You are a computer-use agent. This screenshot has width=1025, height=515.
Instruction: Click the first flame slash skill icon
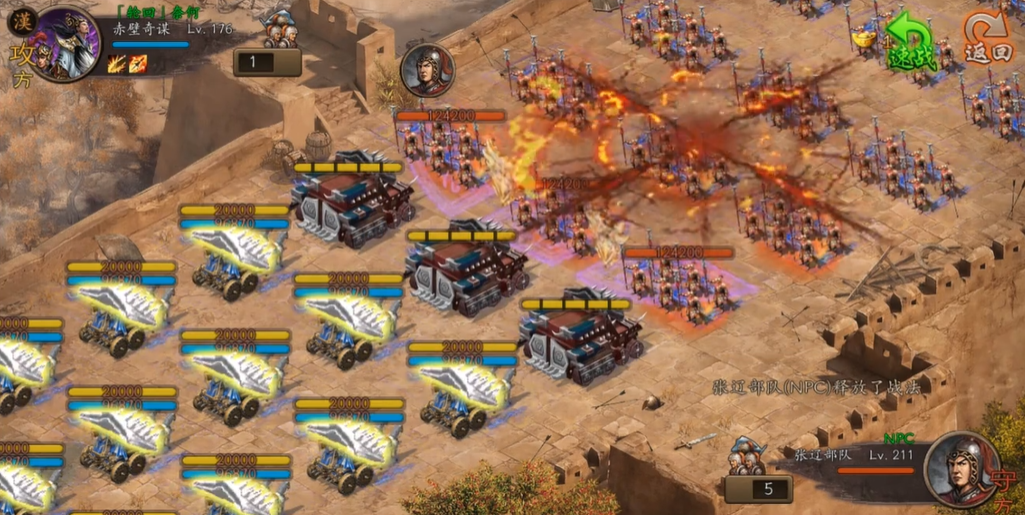[116, 64]
